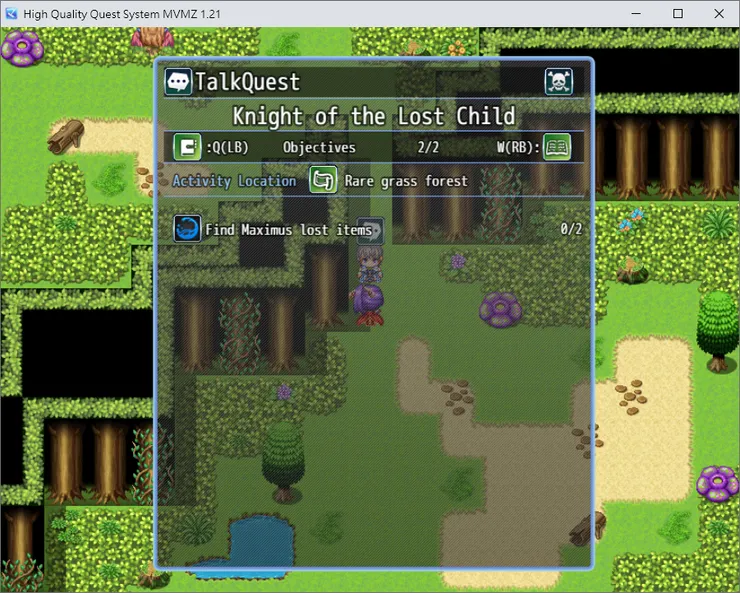Close the game window
Image resolution: width=740 pixels, height=593 pixels.
click(x=716, y=14)
